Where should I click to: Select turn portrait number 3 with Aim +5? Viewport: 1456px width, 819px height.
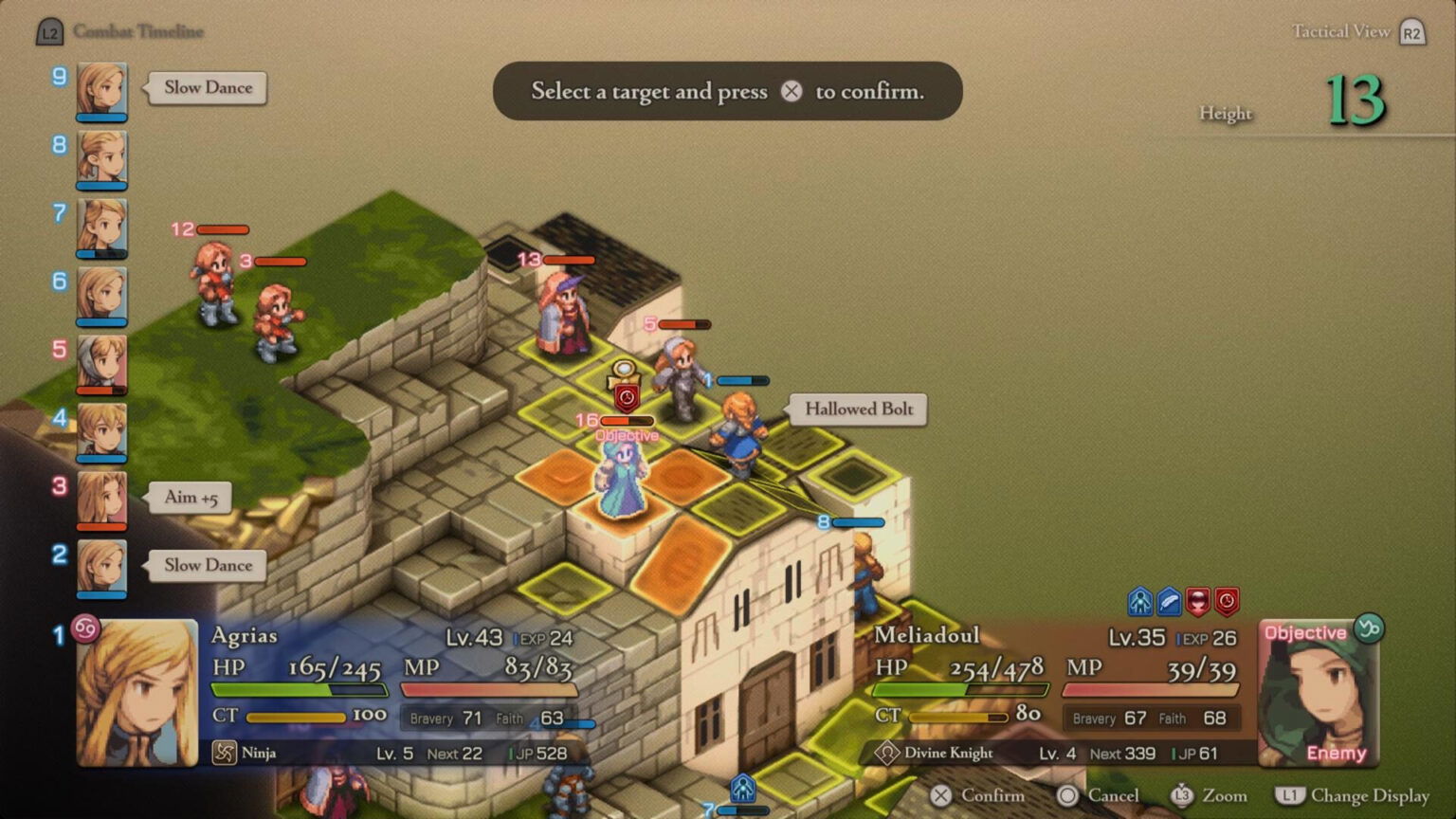click(x=102, y=498)
